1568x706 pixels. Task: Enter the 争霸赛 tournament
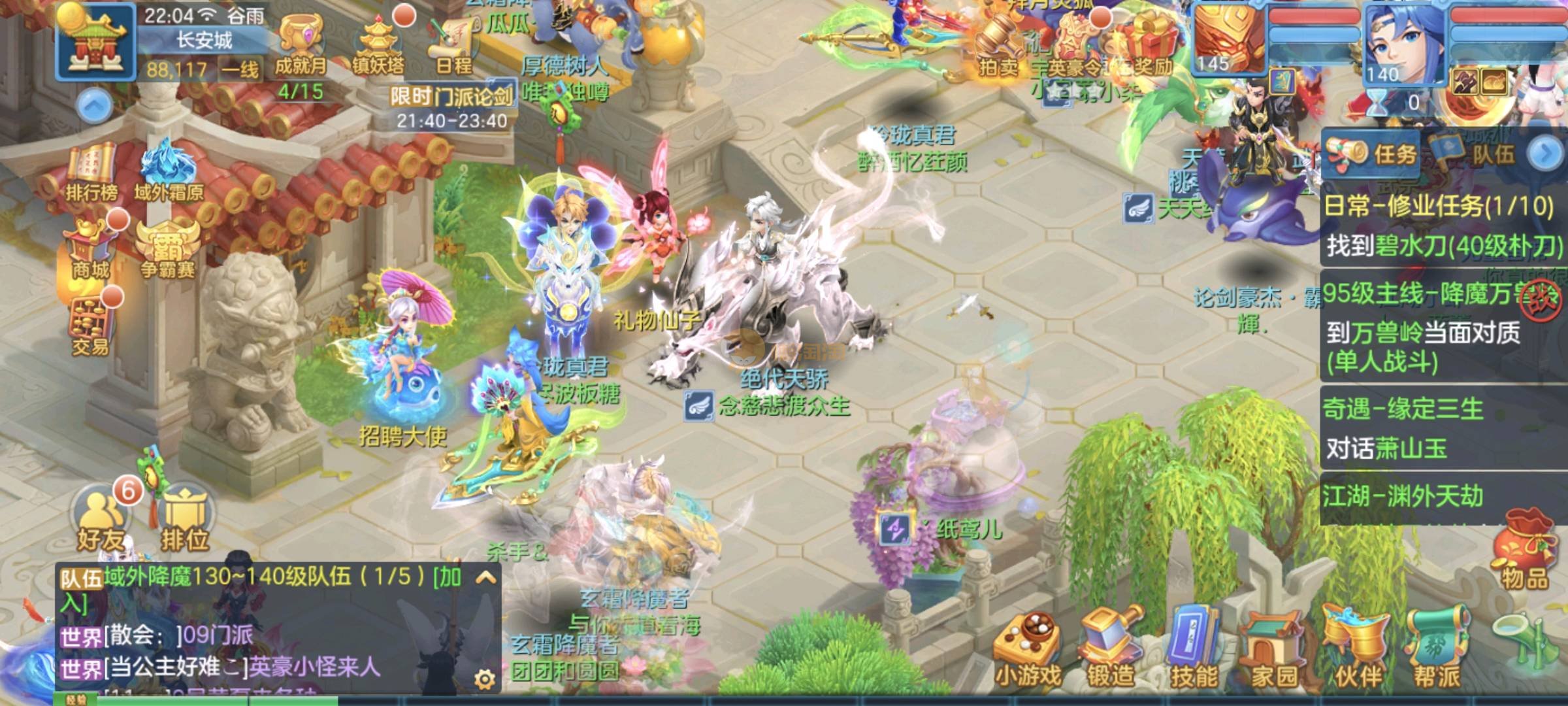pos(168,248)
